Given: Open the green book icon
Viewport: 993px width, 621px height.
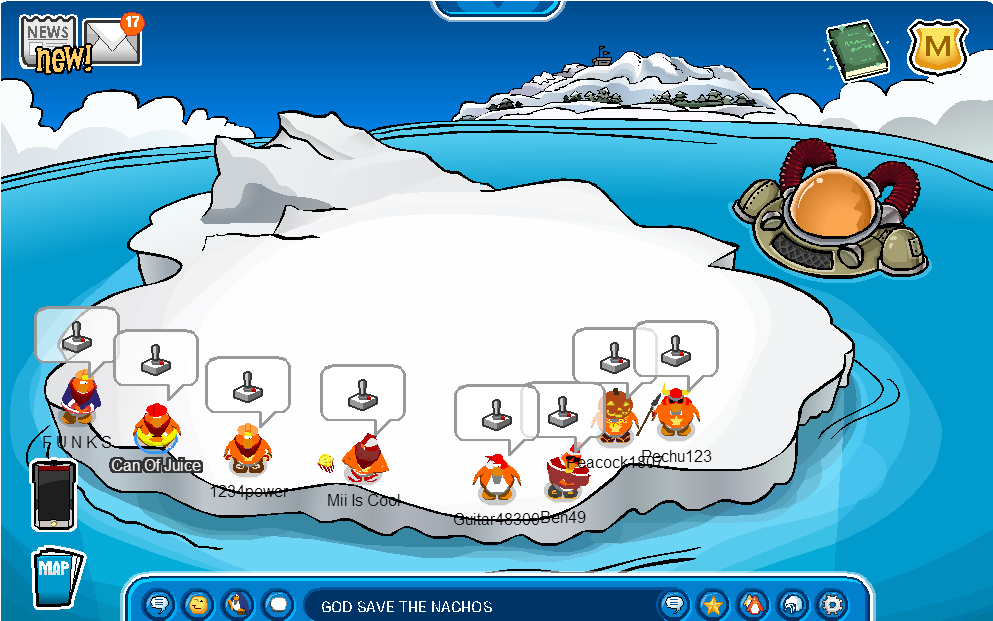Looking at the screenshot, I should [857, 50].
